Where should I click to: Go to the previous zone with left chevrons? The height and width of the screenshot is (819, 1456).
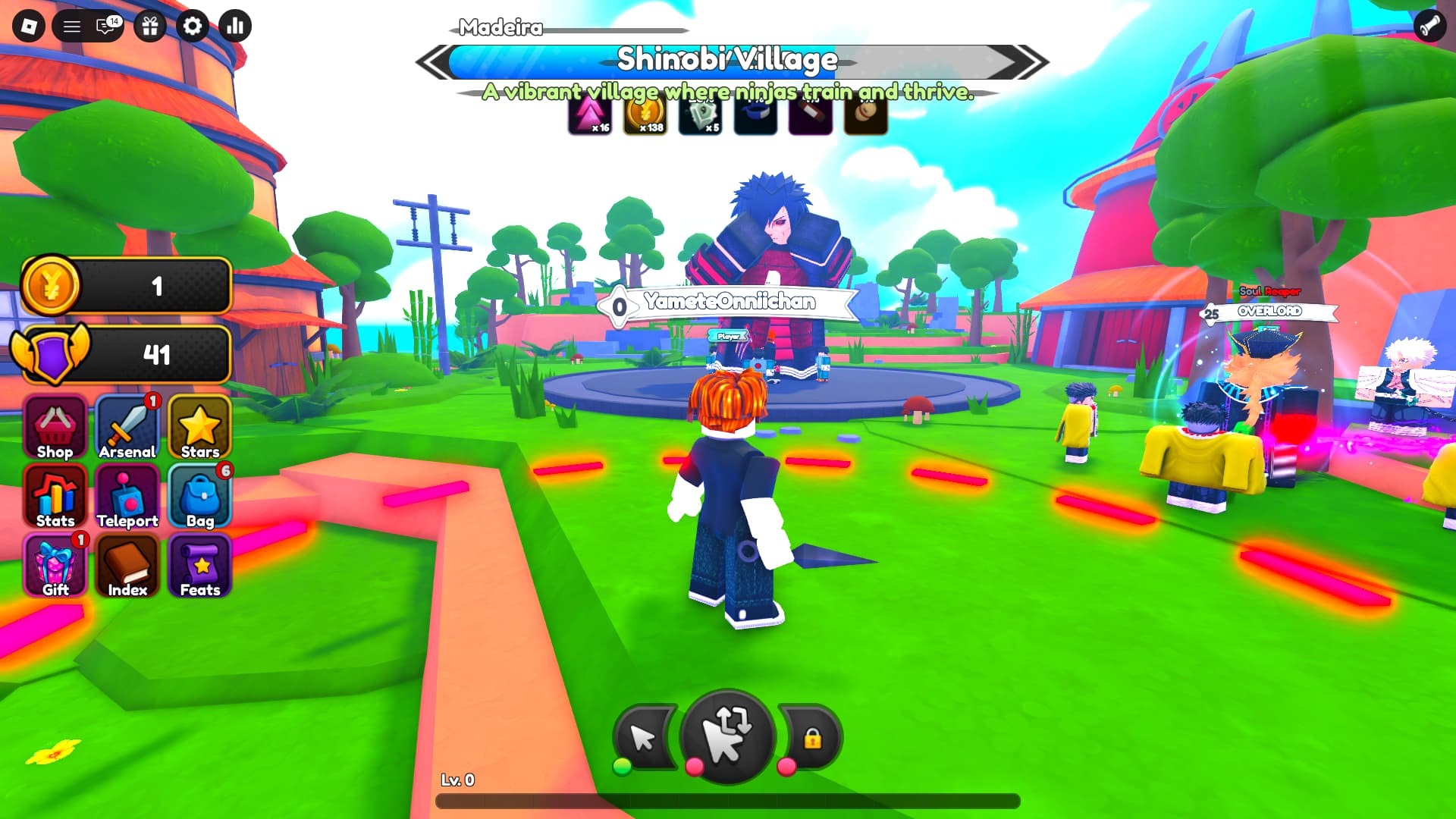(430, 61)
